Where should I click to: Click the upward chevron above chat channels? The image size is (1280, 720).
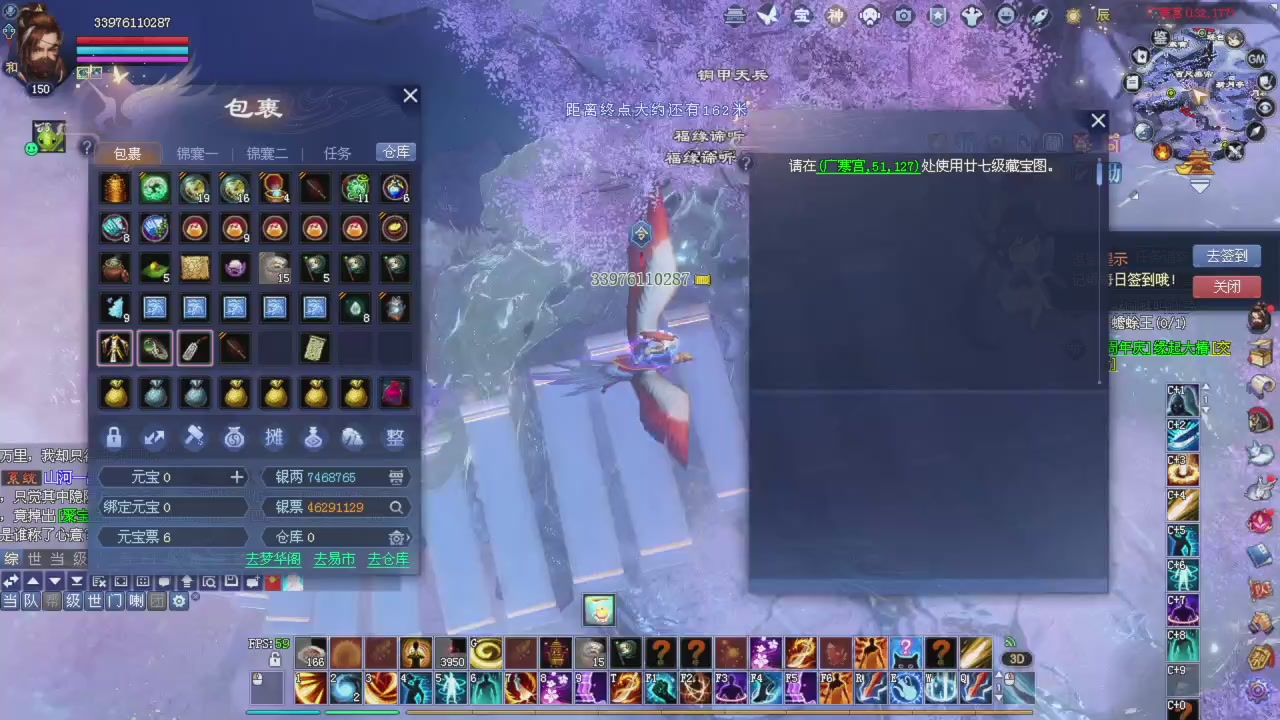(x=33, y=581)
